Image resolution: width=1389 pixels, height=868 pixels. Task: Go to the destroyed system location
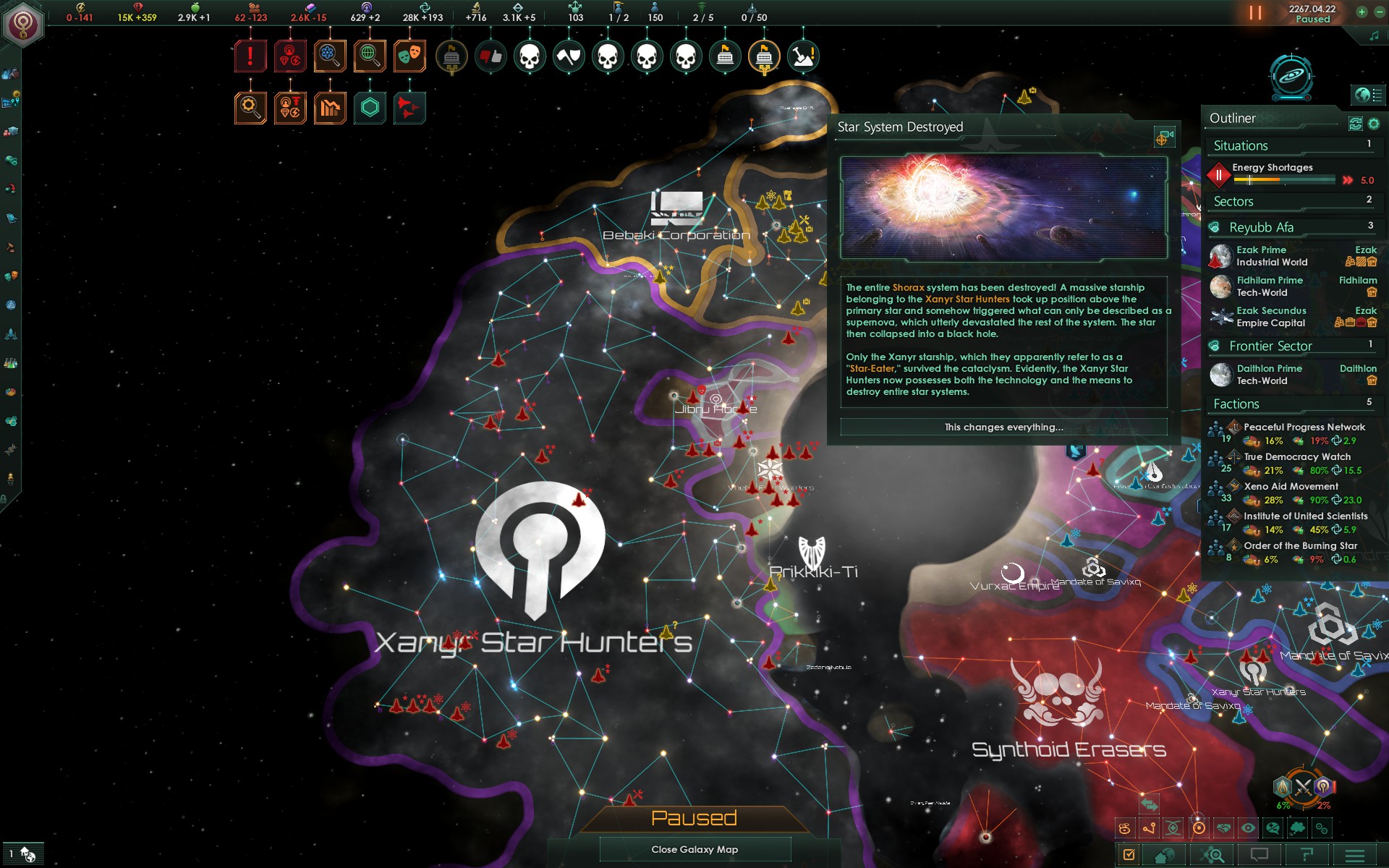point(1163,137)
